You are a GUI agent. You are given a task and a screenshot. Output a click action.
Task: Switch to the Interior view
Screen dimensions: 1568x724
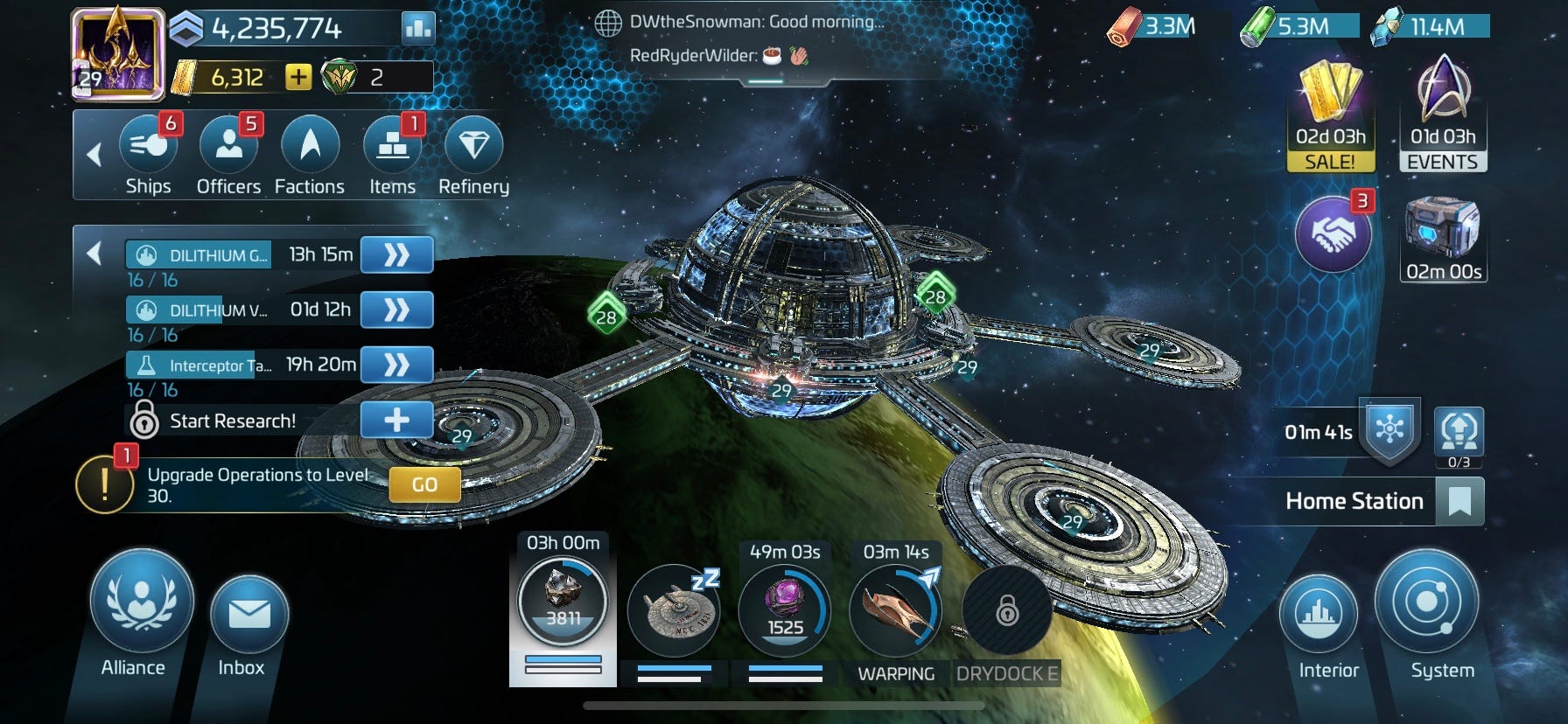point(1319,615)
